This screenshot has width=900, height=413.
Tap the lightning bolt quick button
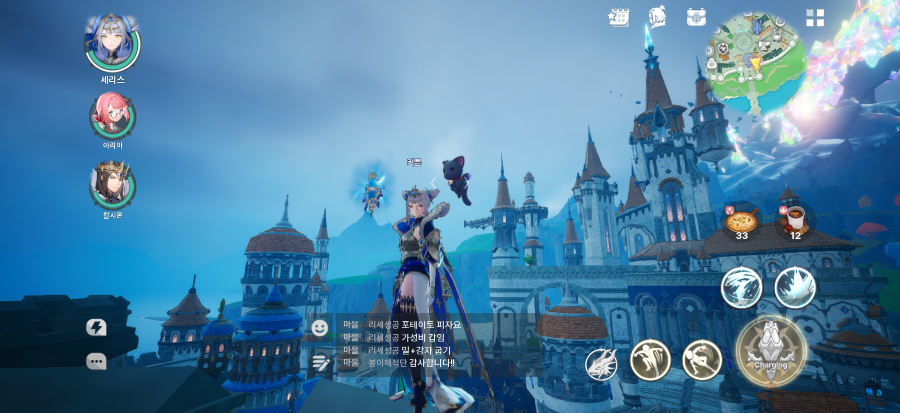(x=97, y=327)
